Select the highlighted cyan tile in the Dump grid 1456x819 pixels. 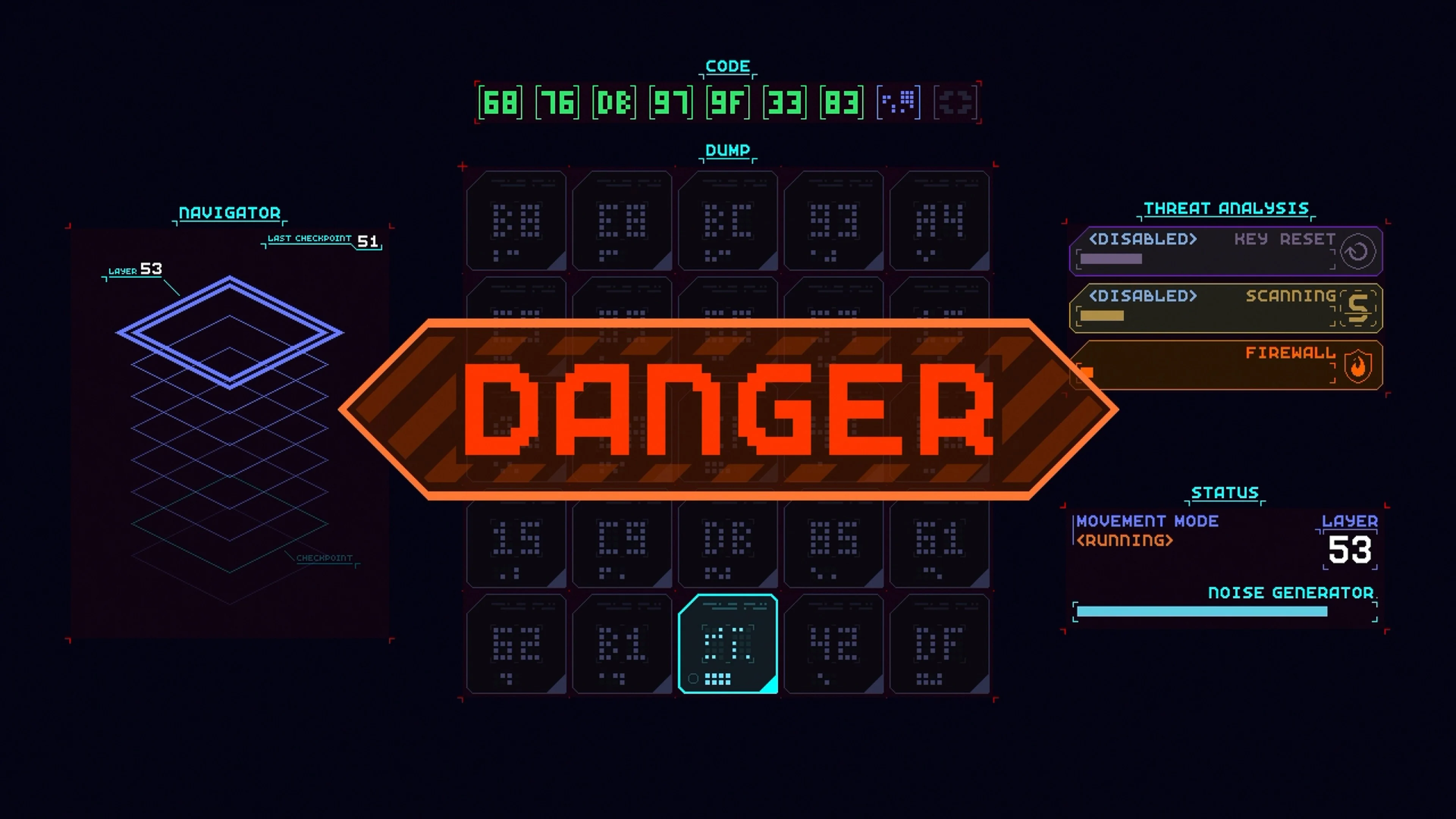pyautogui.click(x=728, y=644)
